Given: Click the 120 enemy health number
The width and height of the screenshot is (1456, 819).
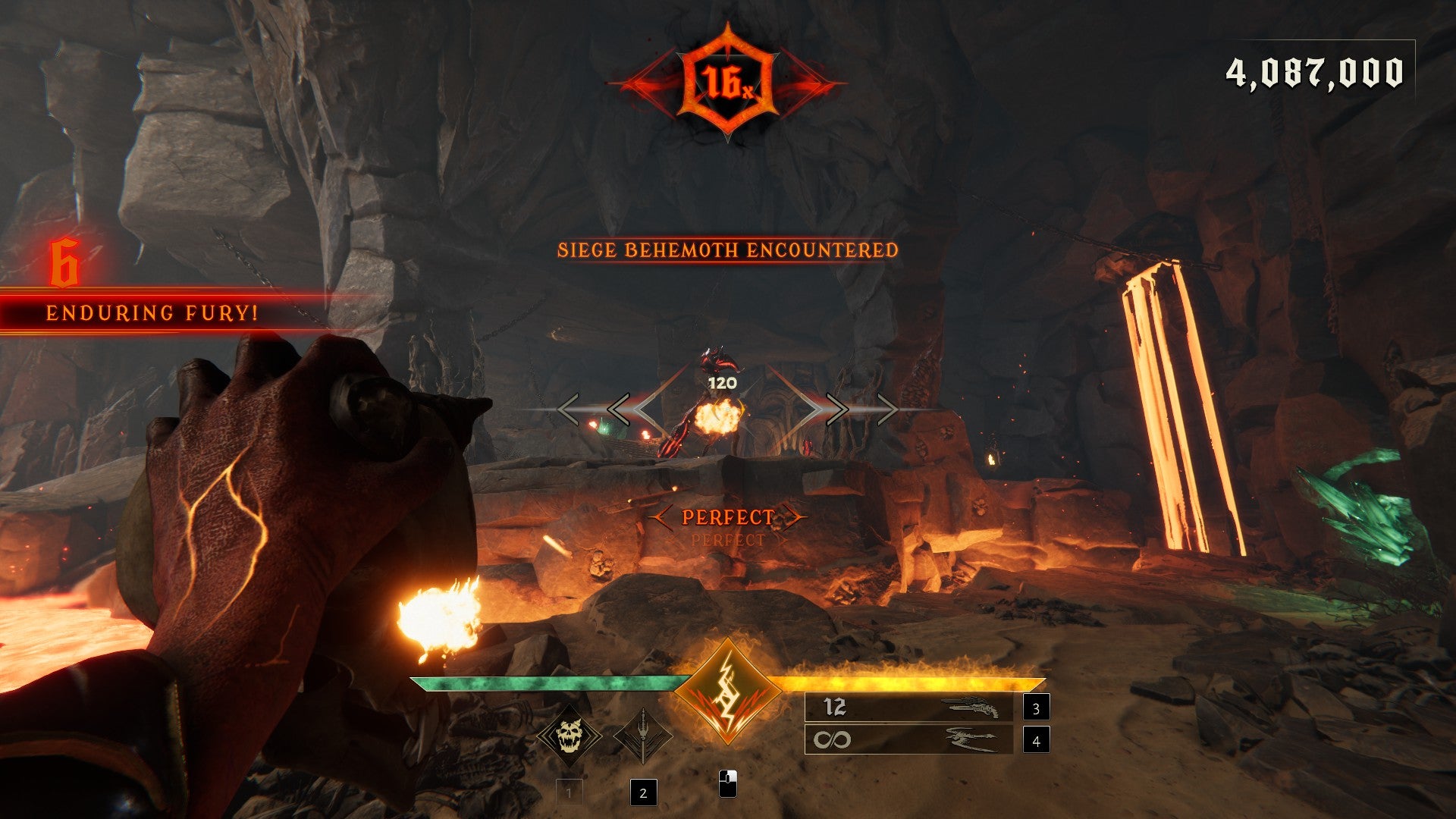Looking at the screenshot, I should [x=721, y=383].
